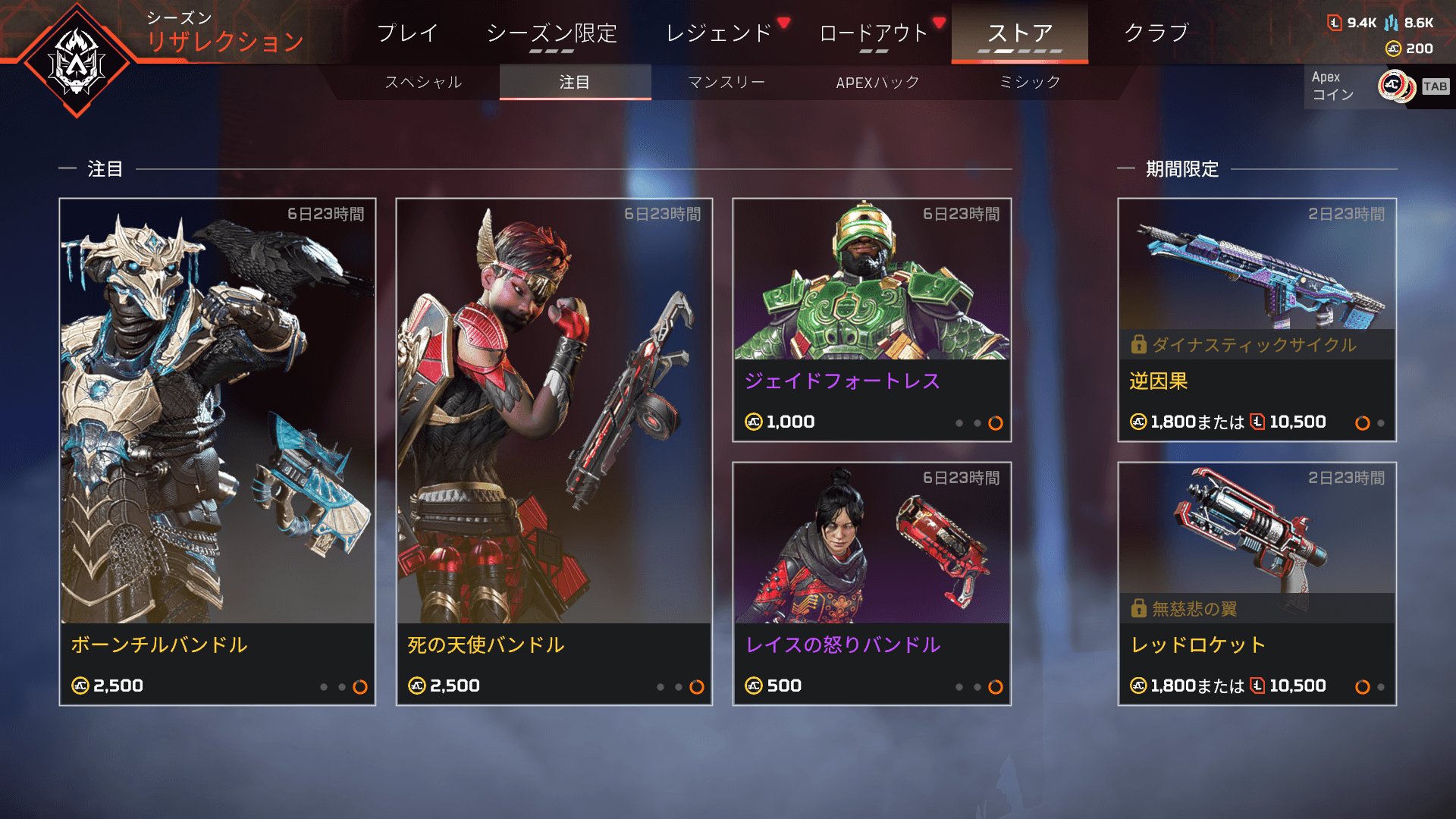Open the クラブ tab
The height and width of the screenshot is (819, 1456).
(x=1156, y=33)
